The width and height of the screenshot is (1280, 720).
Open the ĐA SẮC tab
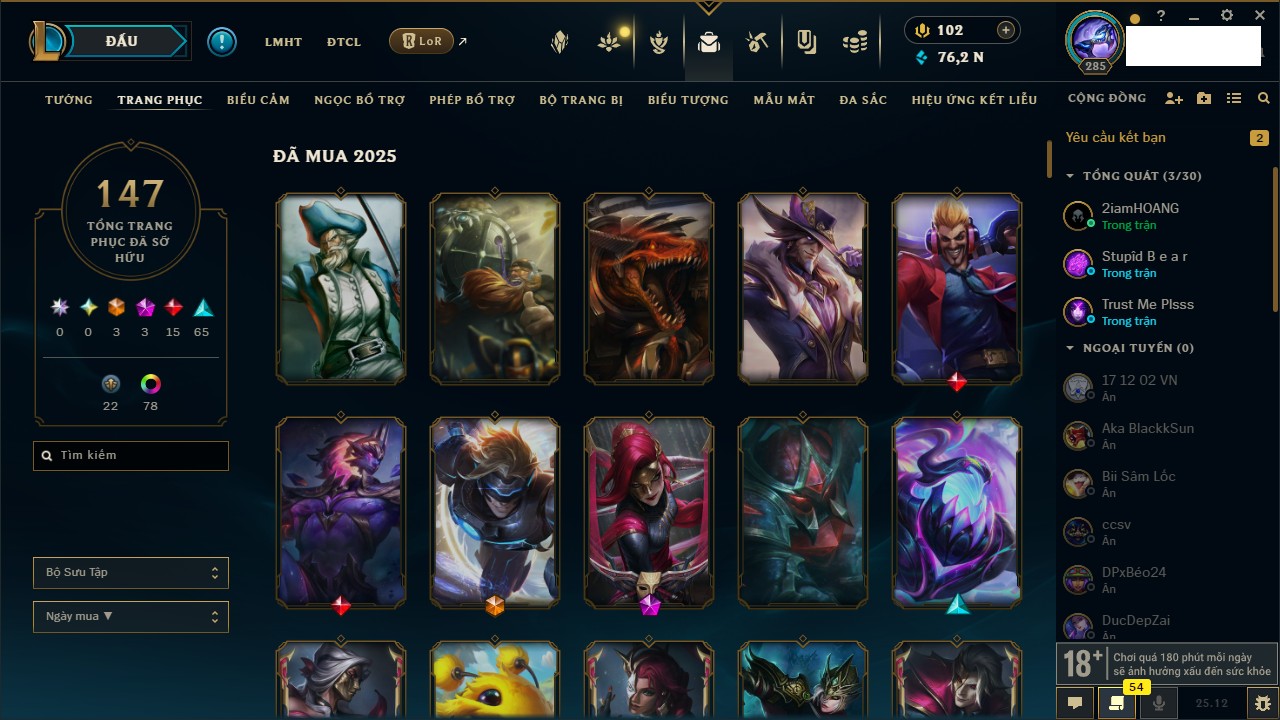[863, 100]
